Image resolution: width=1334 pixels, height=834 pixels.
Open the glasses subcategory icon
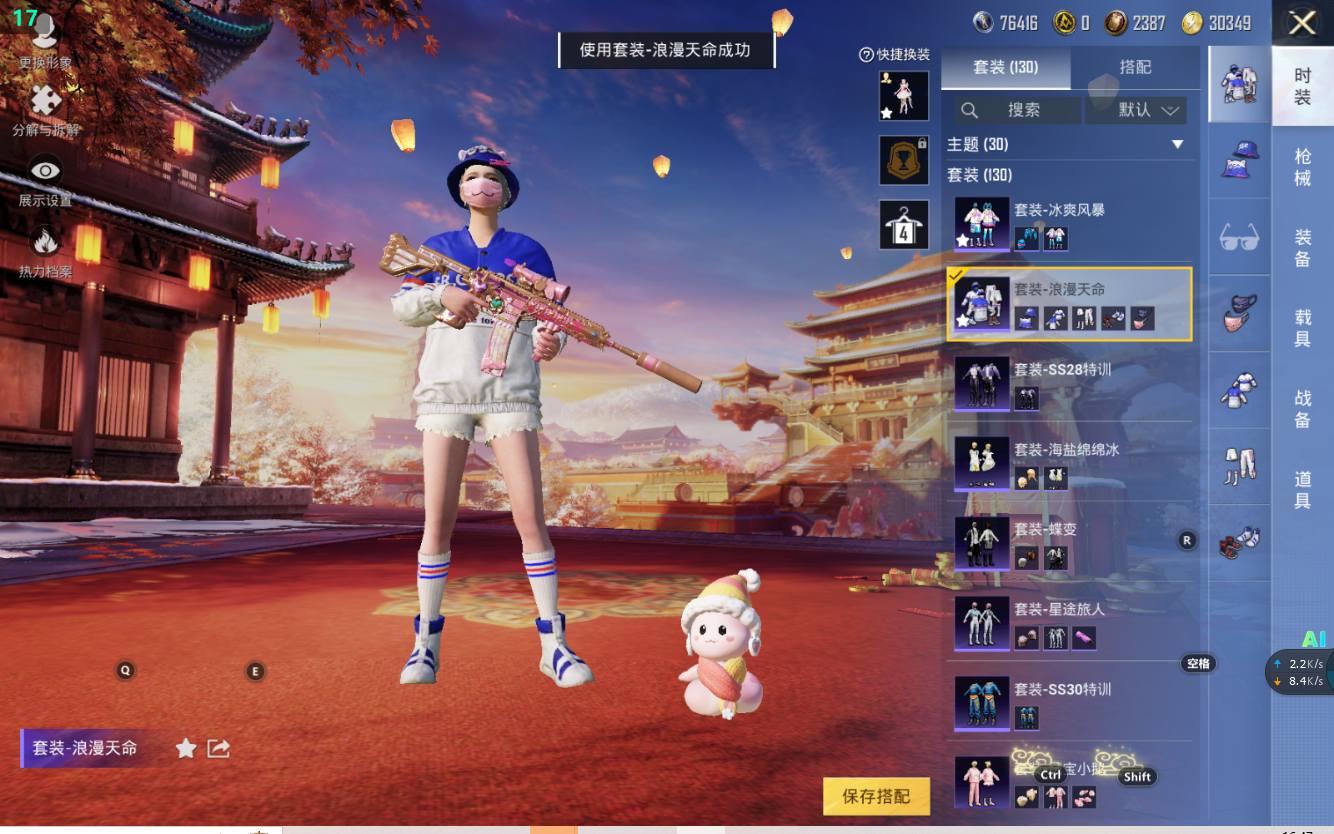[x=1240, y=237]
